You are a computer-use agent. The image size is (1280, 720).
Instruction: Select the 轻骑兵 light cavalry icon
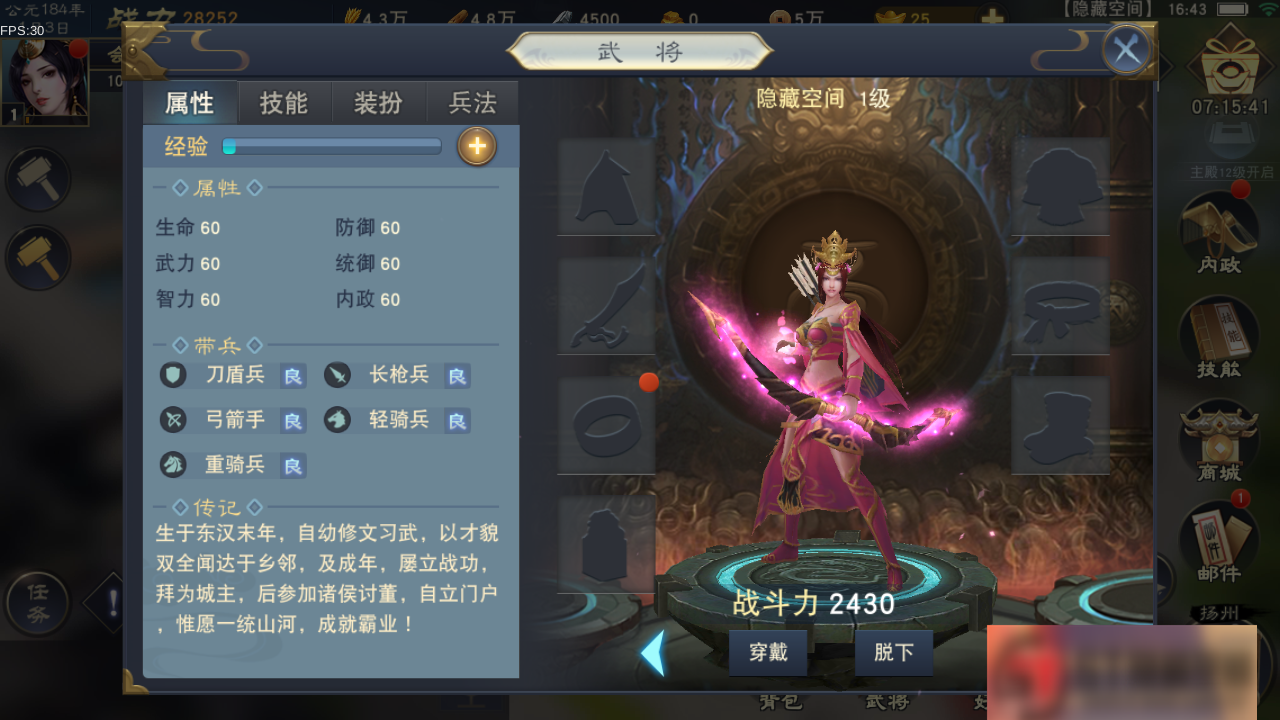pyautogui.click(x=337, y=419)
